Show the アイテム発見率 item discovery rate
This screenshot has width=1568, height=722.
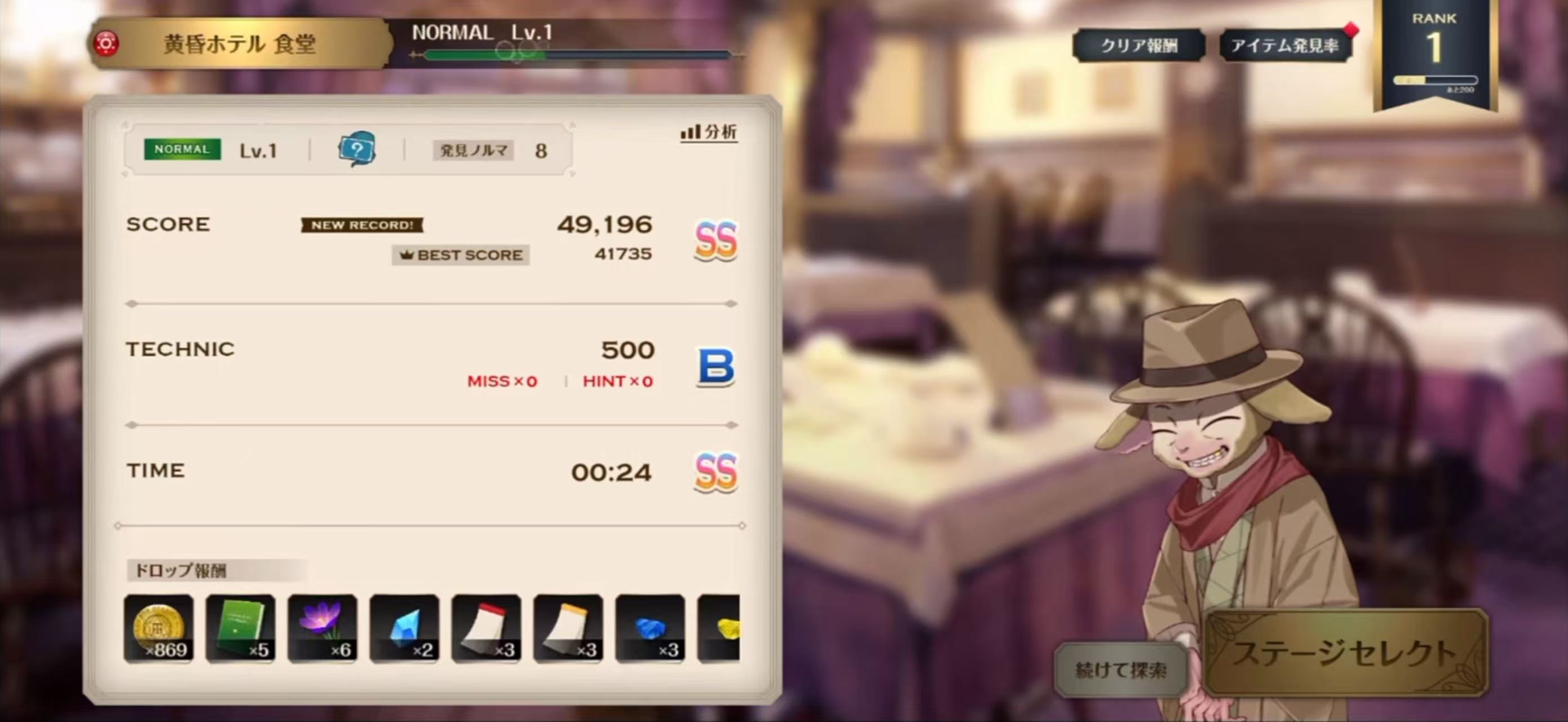1285,46
